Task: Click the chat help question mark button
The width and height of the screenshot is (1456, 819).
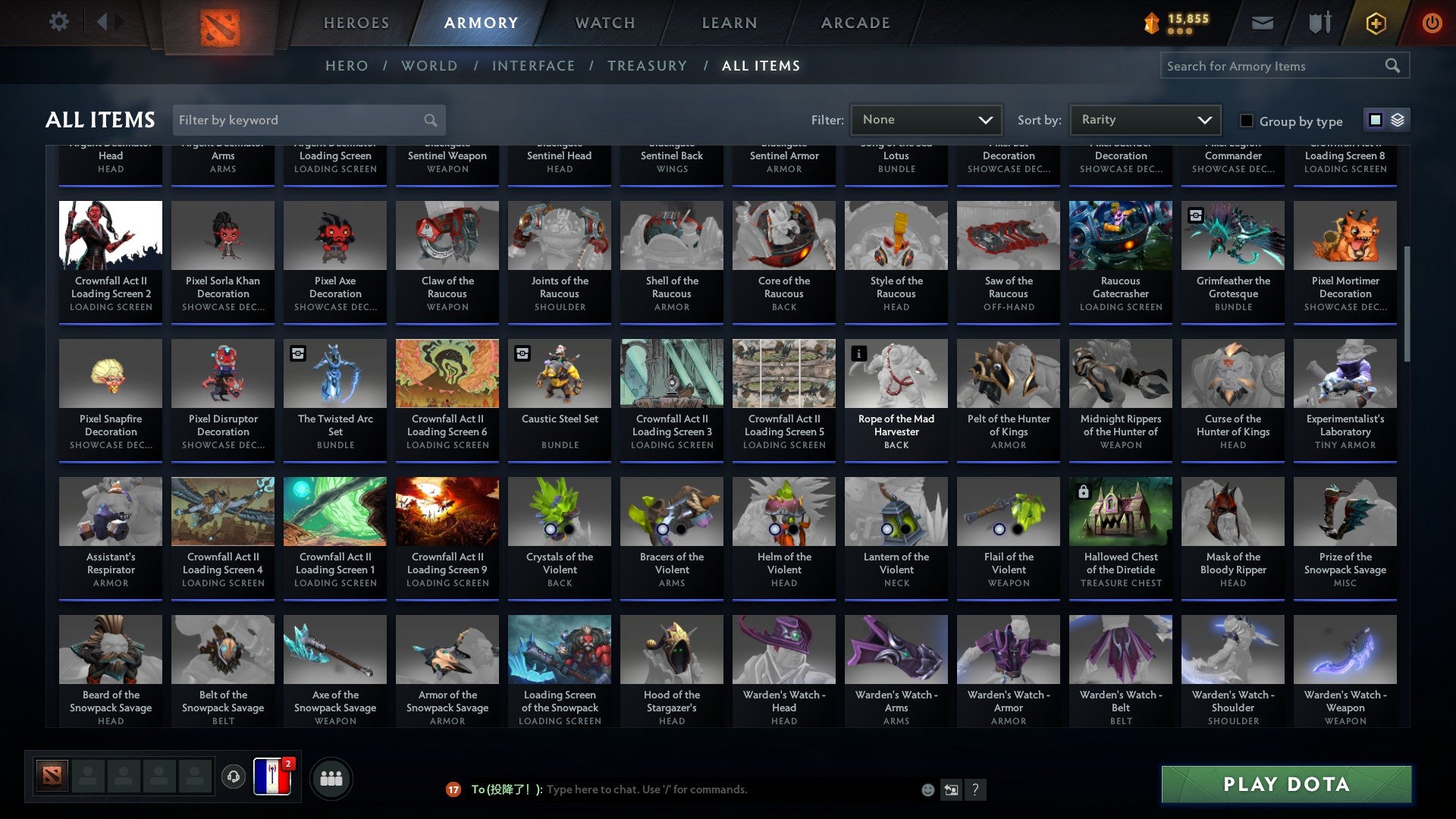Action: click(977, 789)
